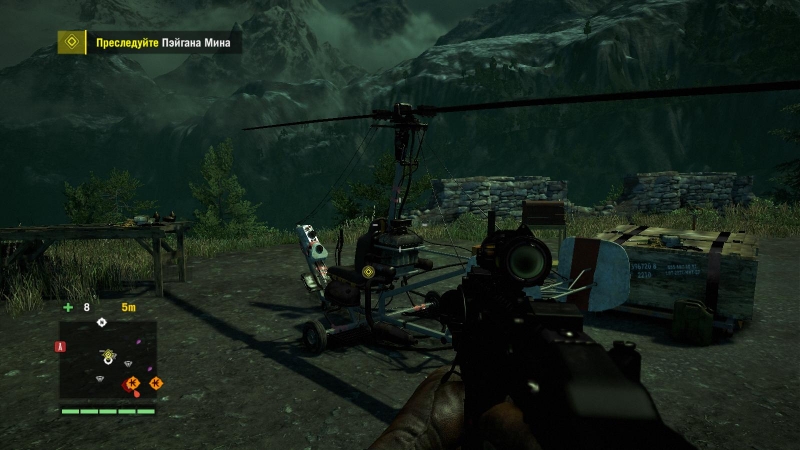Screen dimensions: 800x450
Task: Click the red "A" marker on minimap
Action: (x=61, y=346)
